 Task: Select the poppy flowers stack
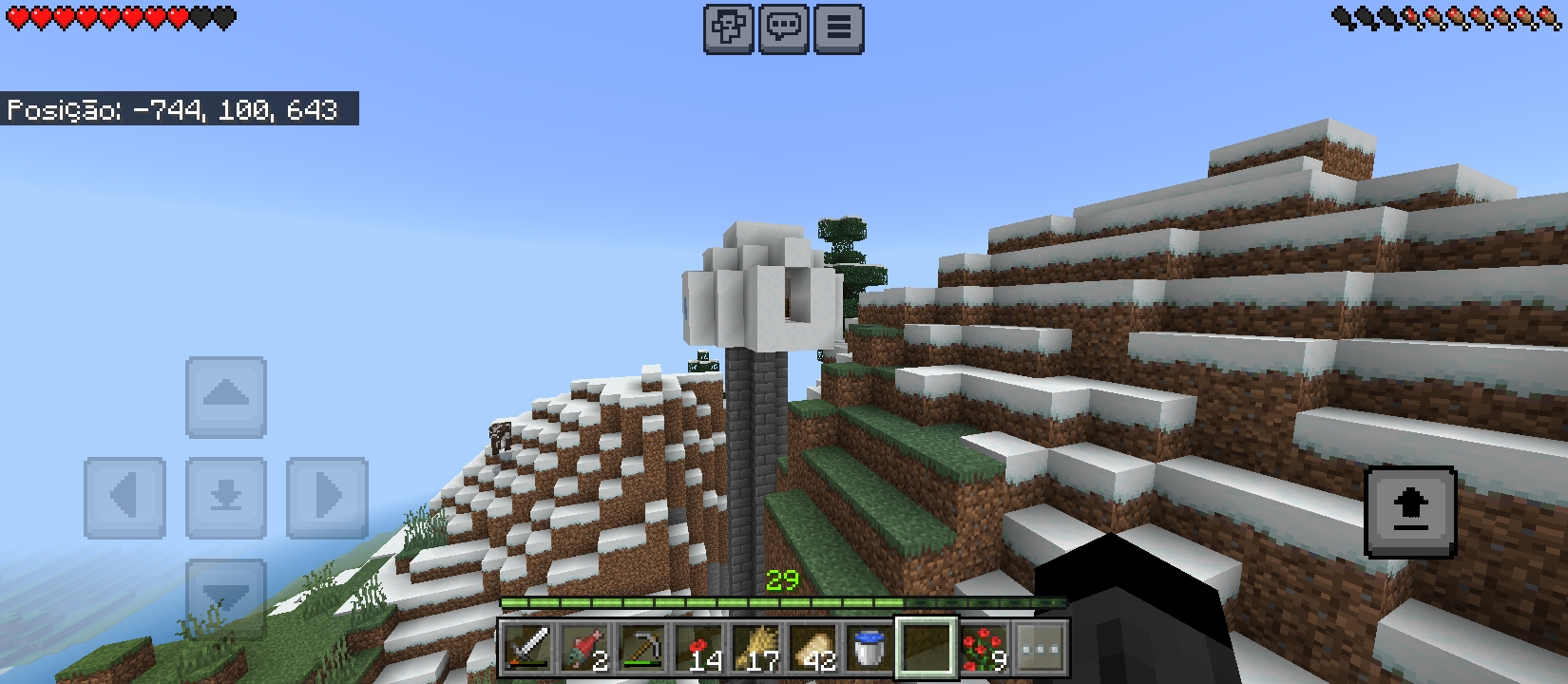point(700,649)
